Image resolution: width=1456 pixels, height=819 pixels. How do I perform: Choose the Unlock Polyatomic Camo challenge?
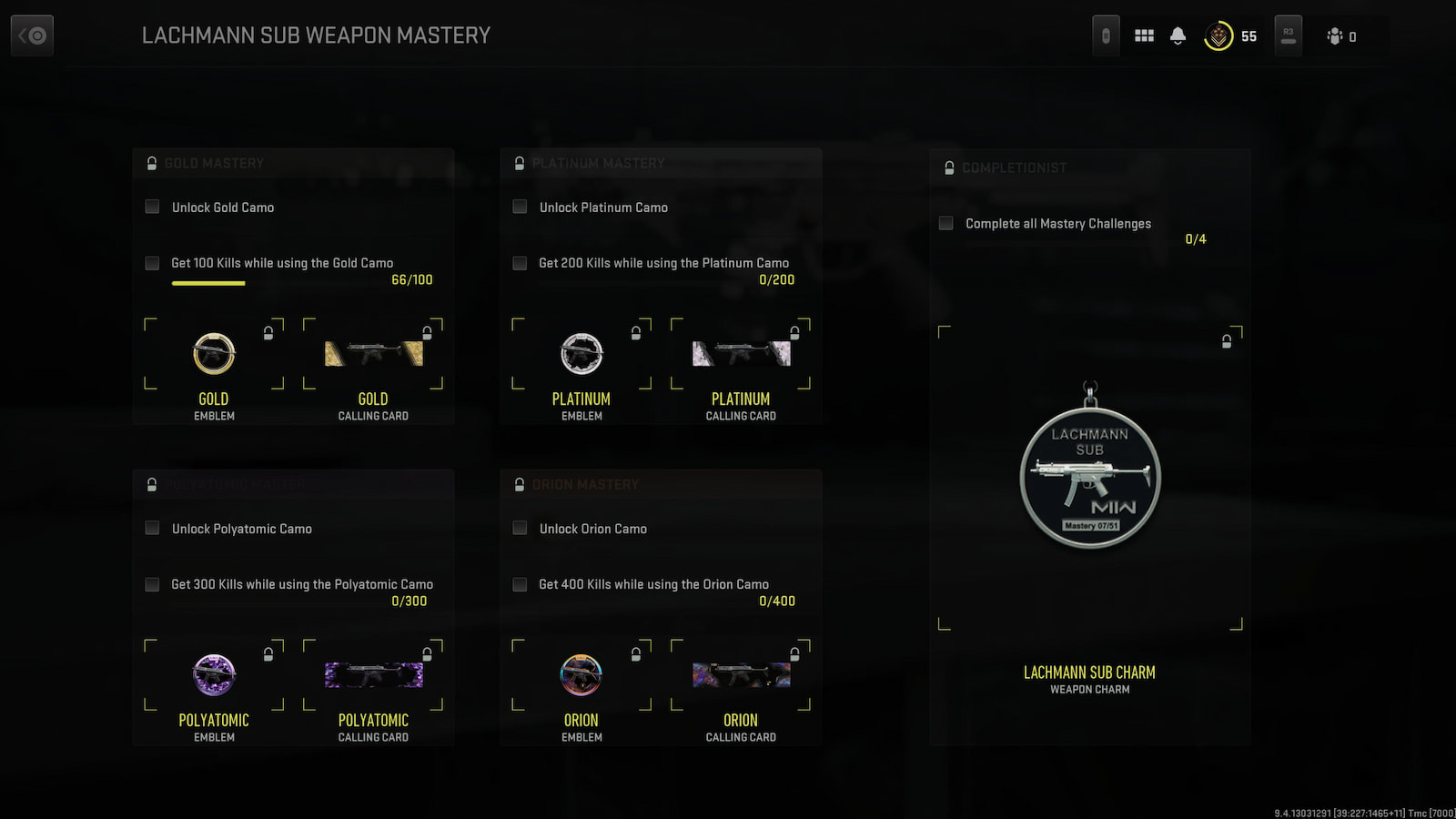(241, 529)
